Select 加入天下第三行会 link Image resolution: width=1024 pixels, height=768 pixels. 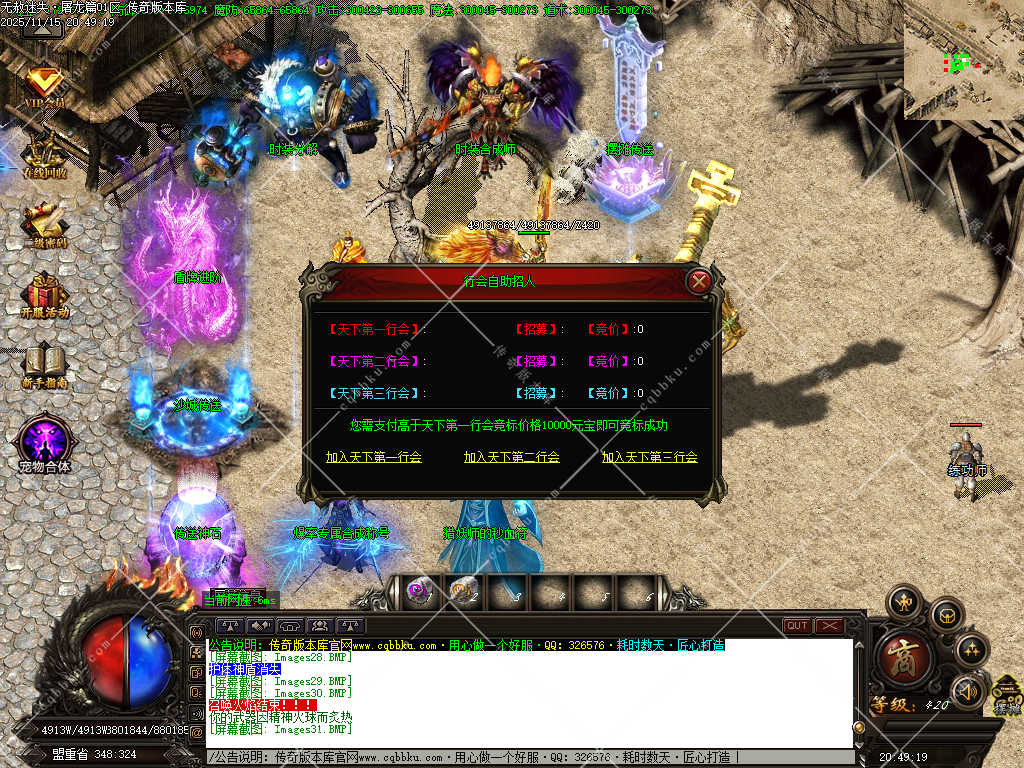pos(649,457)
